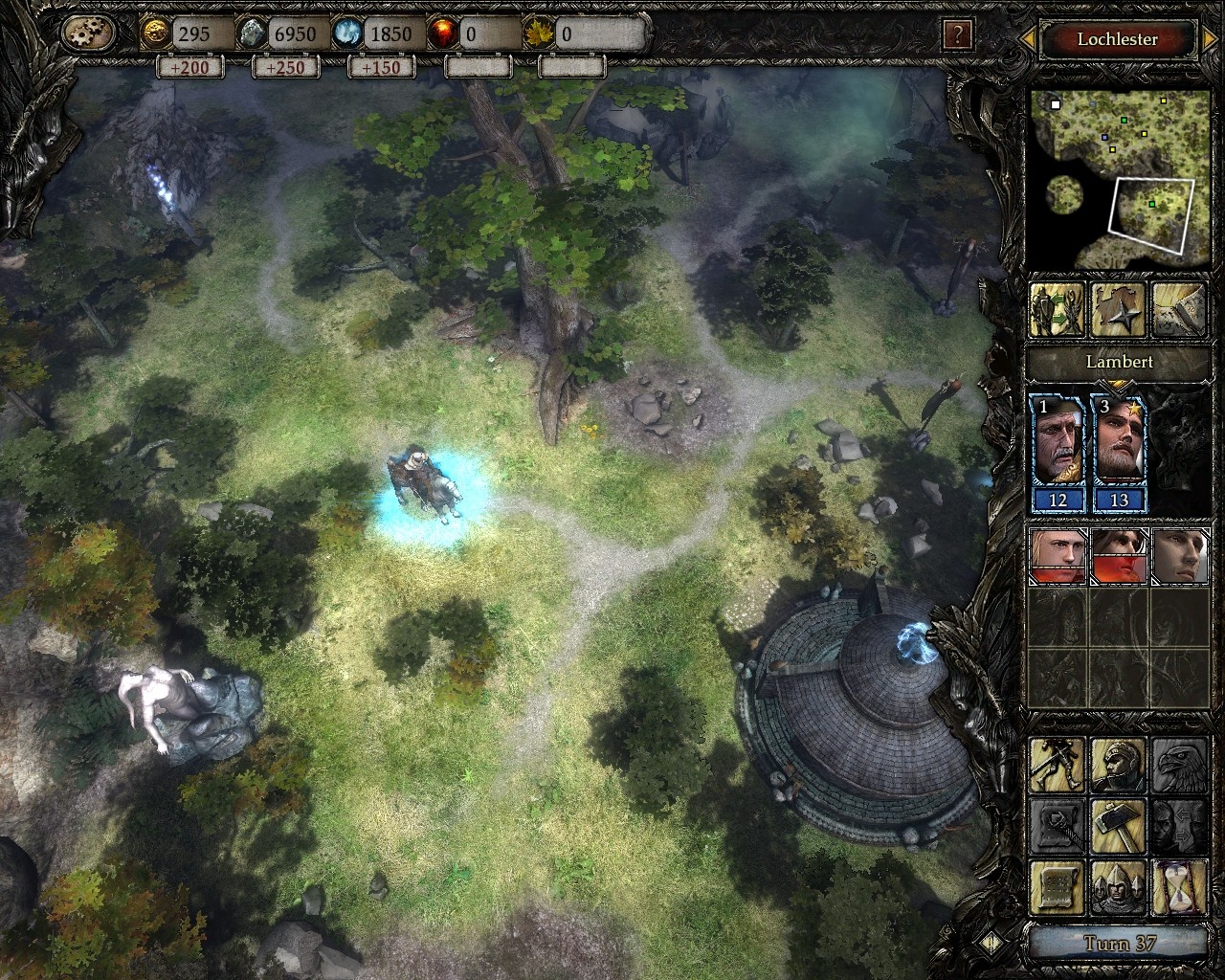Open the three helmeted soldiers army icon

[x=1118, y=888]
